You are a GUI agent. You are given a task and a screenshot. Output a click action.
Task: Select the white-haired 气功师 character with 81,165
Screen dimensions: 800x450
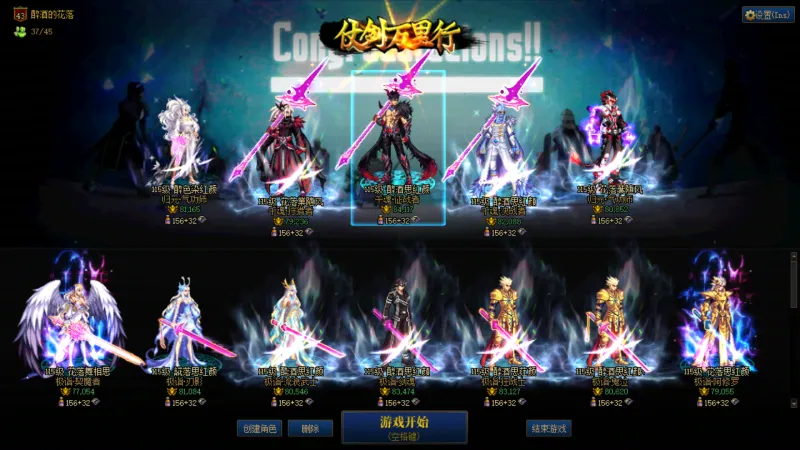point(183,145)
